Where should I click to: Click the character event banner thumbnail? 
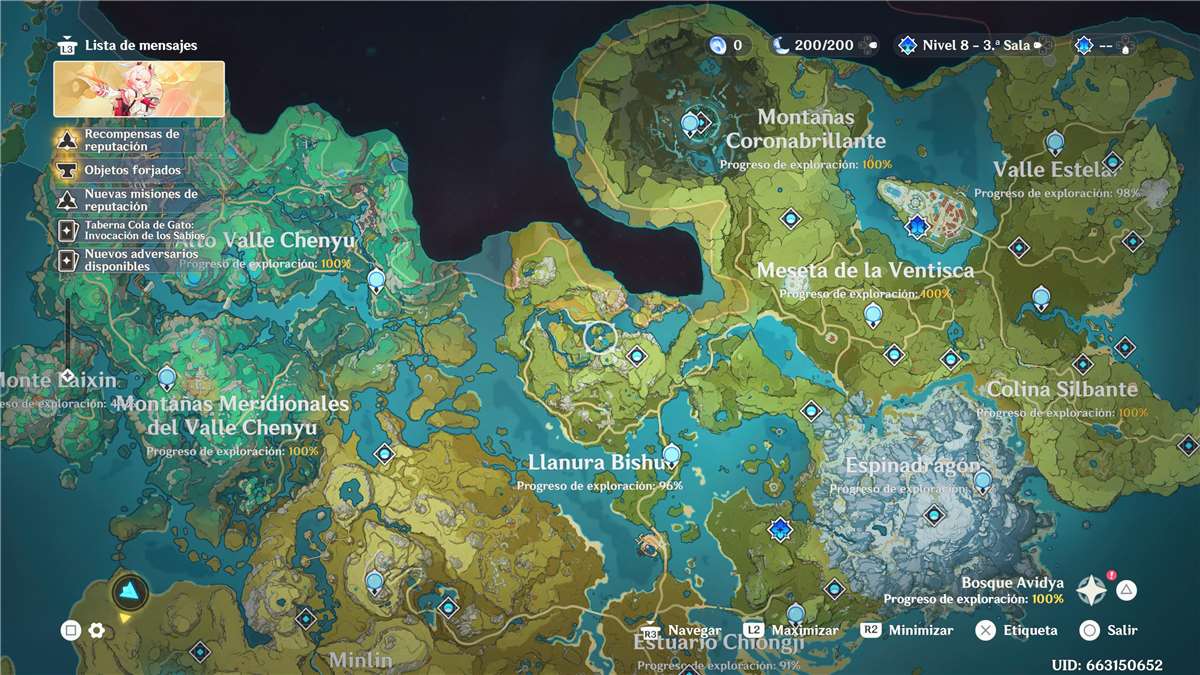(139, 89)
